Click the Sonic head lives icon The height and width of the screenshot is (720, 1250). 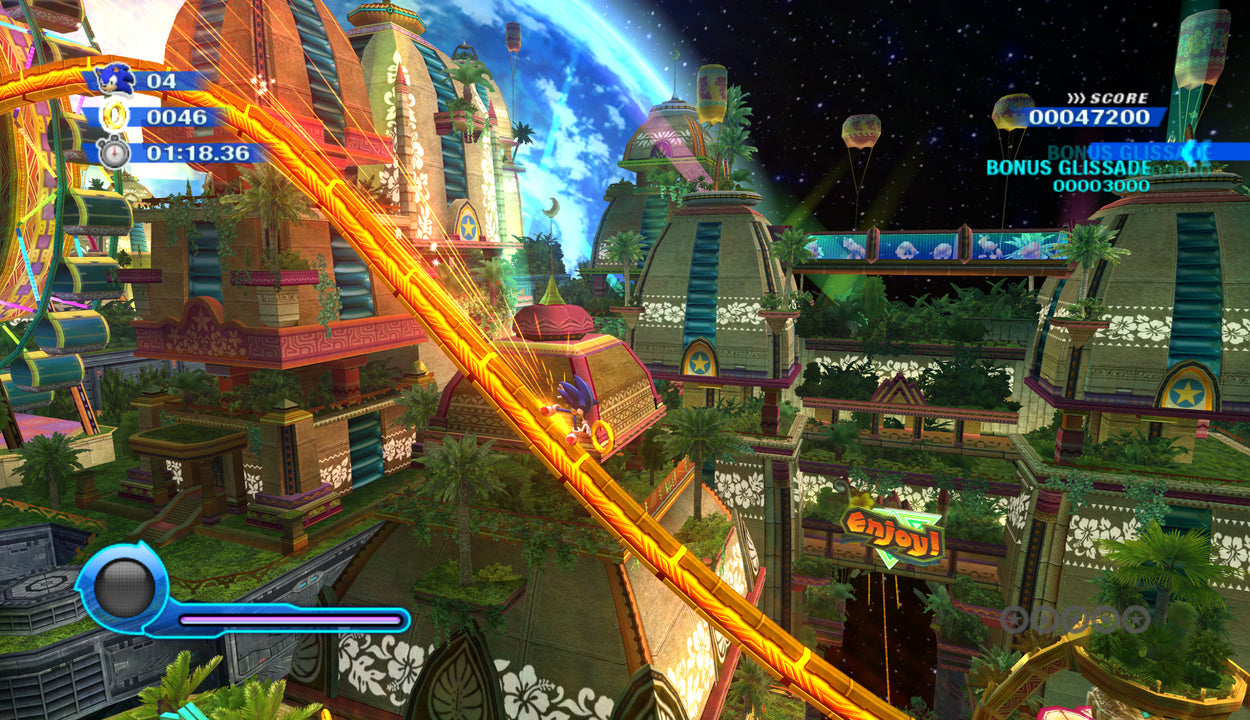pos(117,79)
